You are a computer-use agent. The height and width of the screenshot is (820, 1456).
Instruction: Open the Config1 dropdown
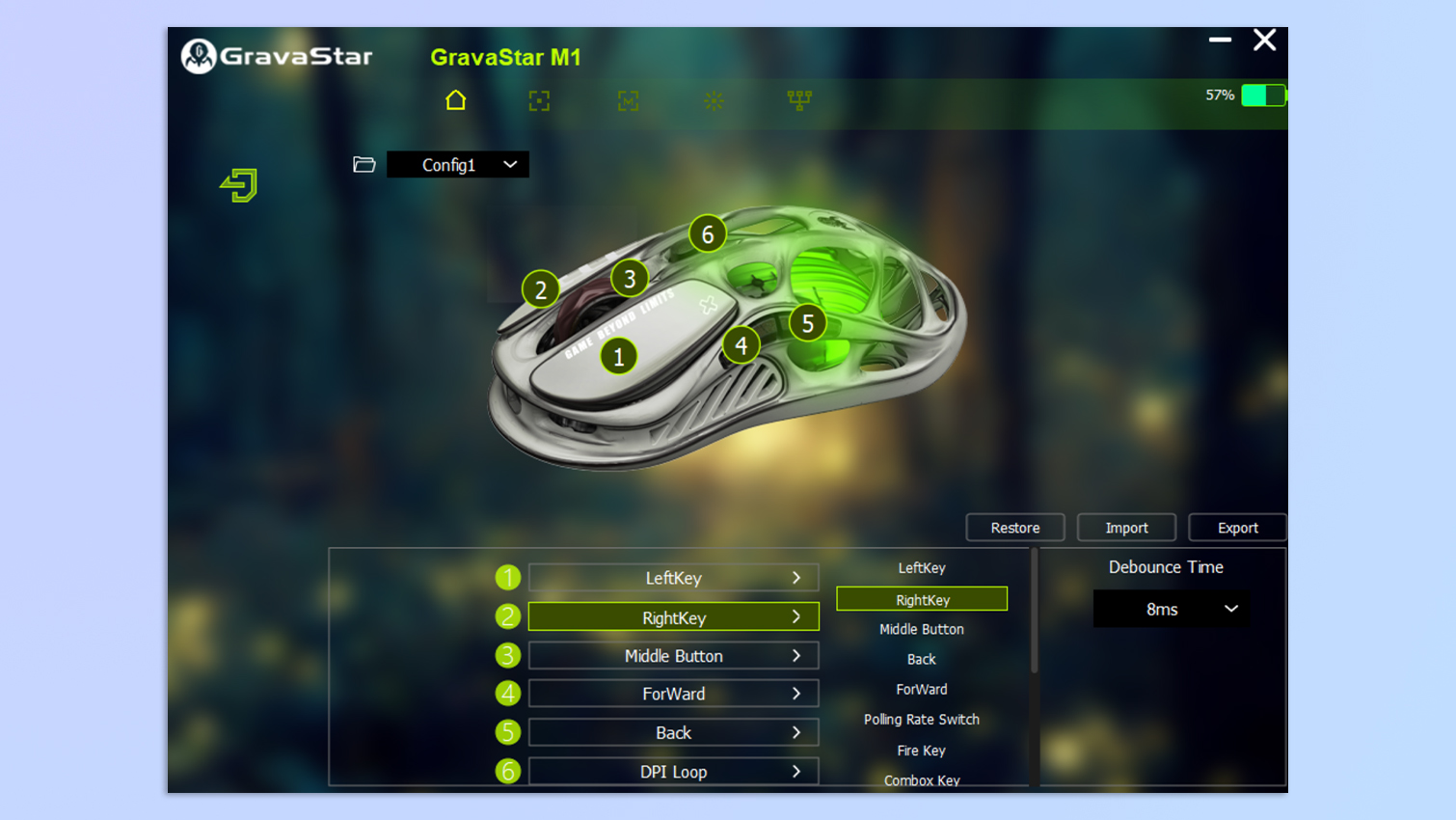point(457,164)
